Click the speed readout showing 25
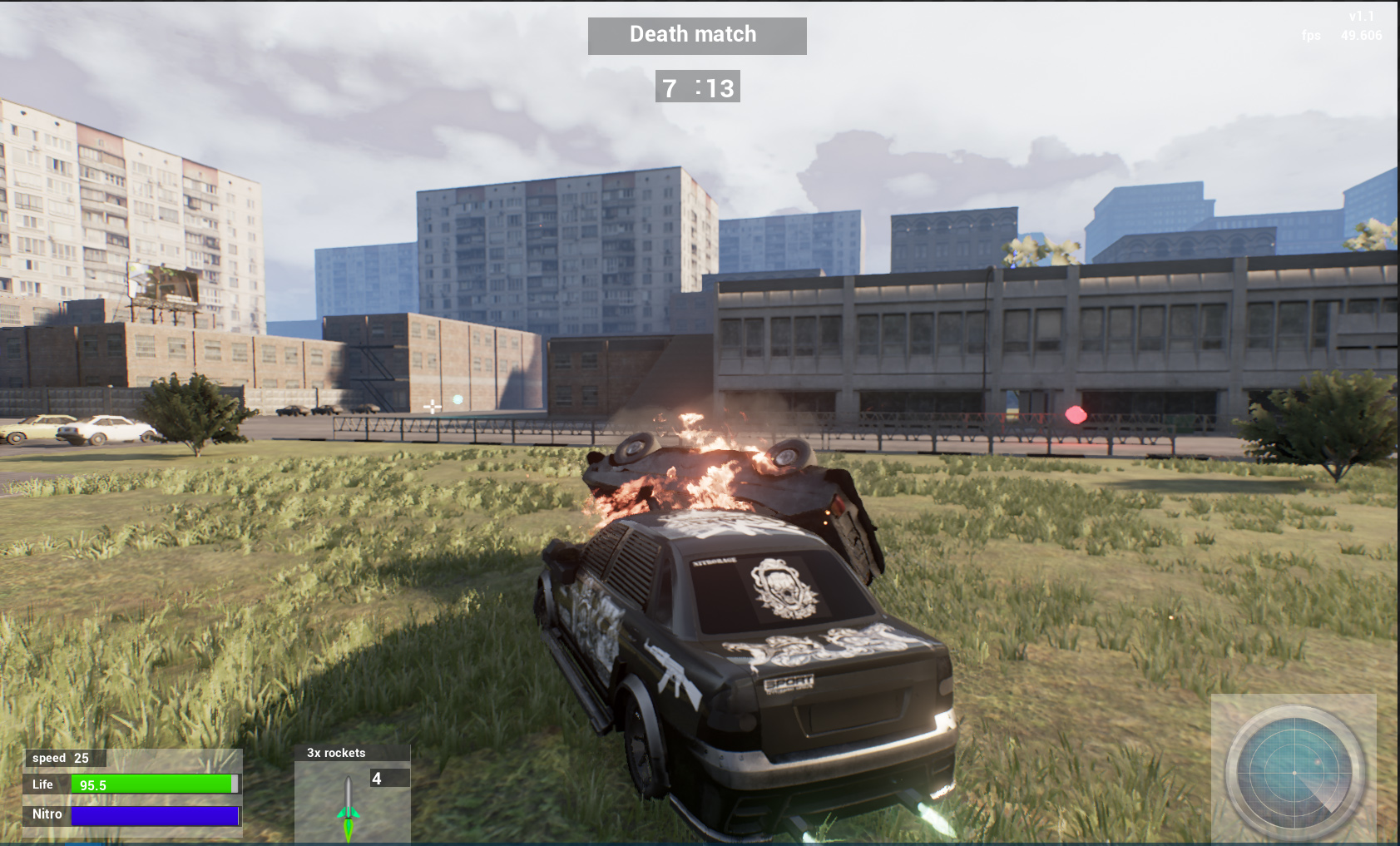 (x=60, y=758)
